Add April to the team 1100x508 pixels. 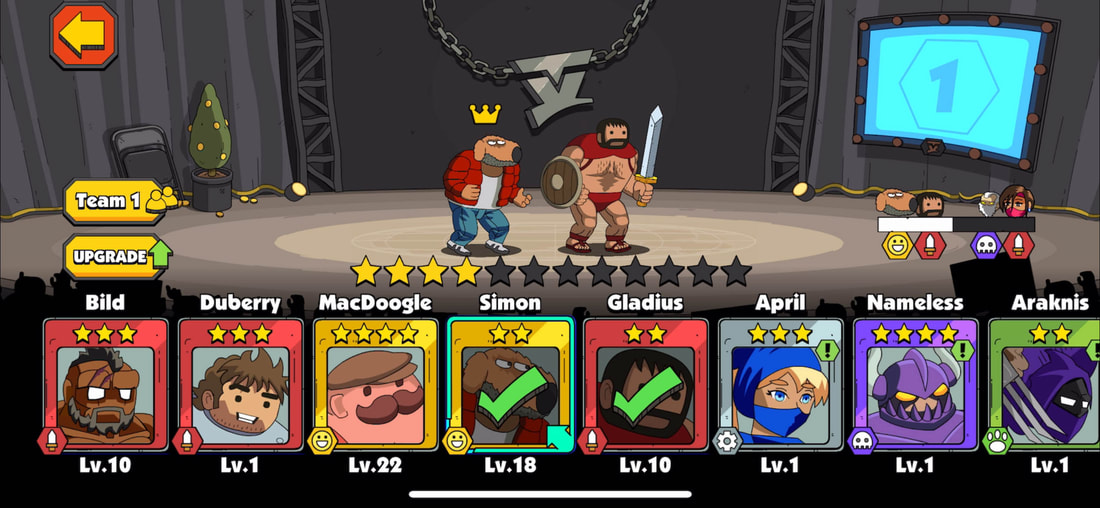point(780,383)
